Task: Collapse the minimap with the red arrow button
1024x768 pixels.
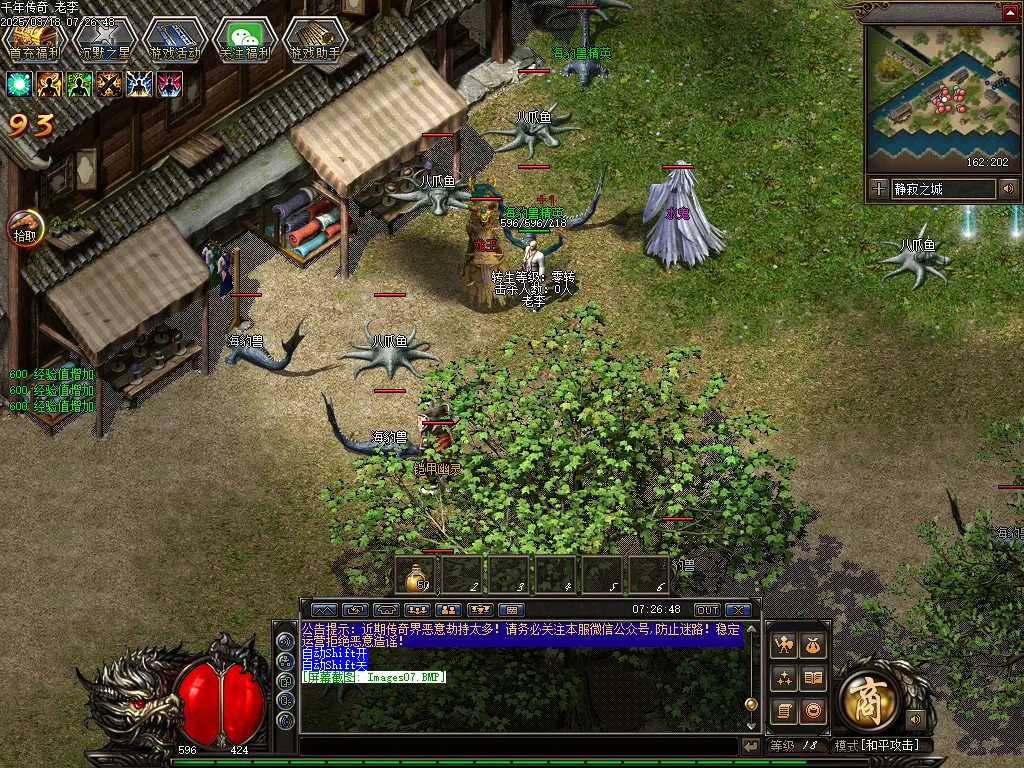Action: click(x=1010, y=12)
